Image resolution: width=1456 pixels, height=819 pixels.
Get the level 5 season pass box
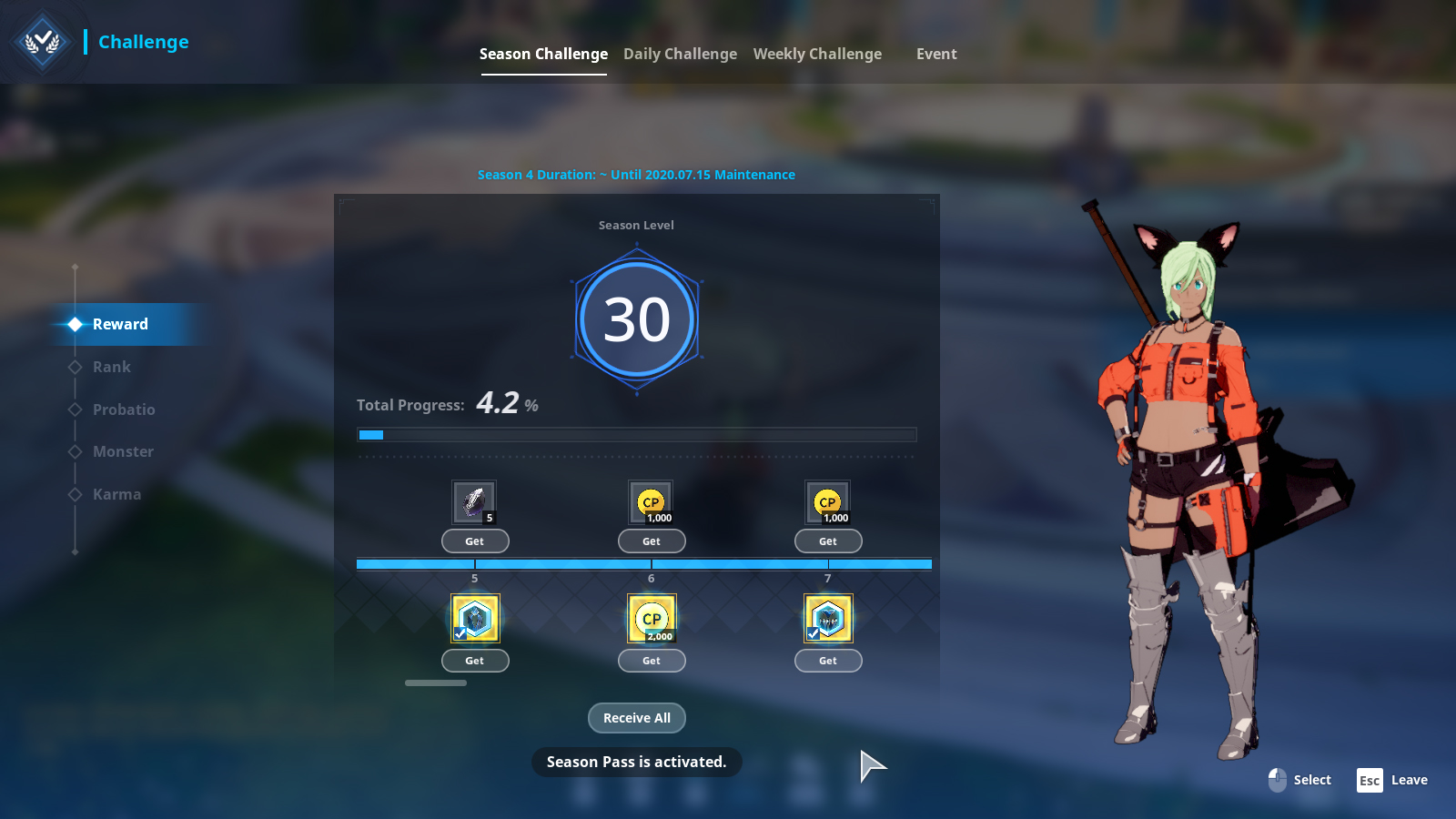pos(475,661)
